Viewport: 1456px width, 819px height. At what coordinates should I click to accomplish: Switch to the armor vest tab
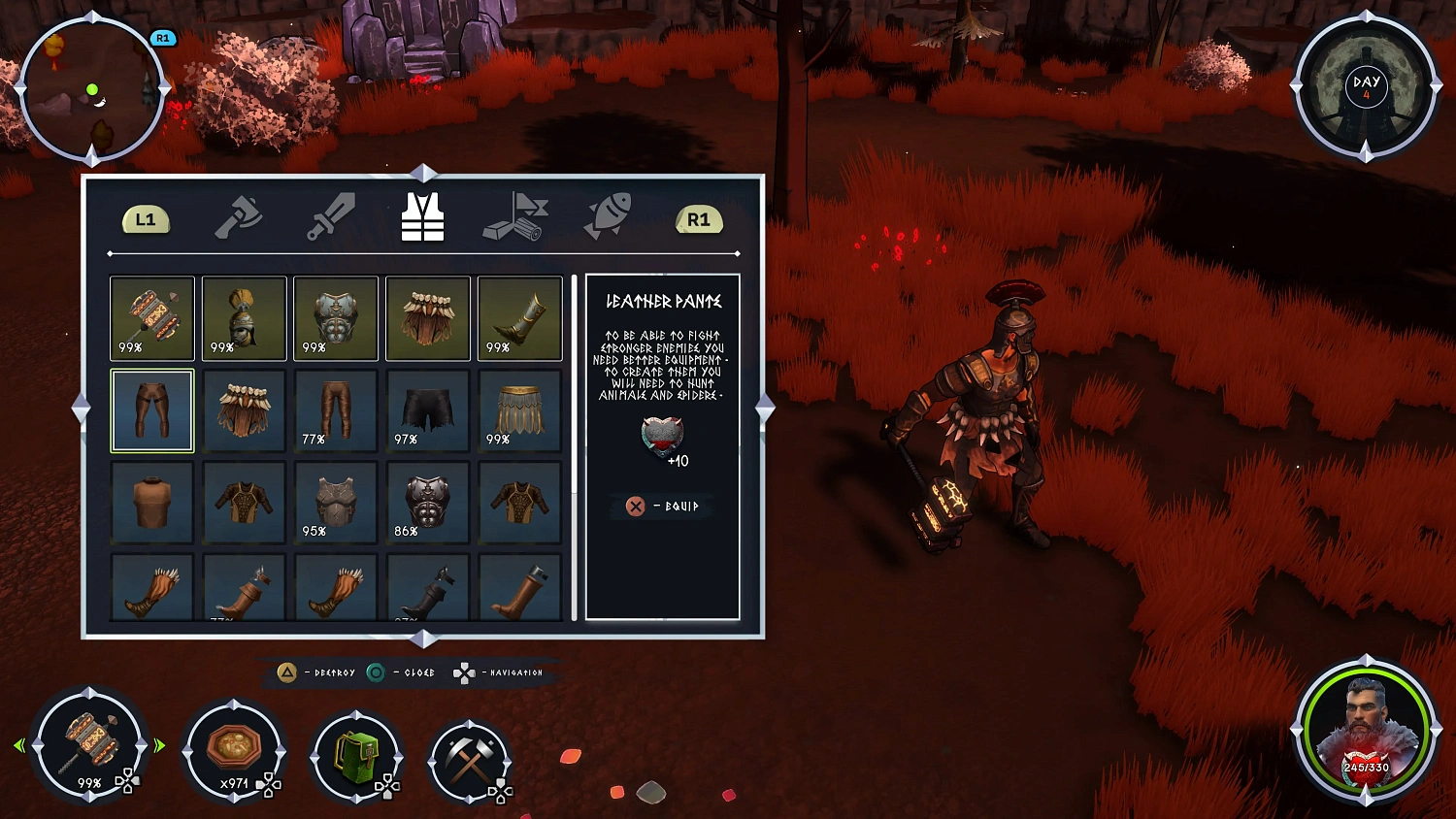click(421, 215)
